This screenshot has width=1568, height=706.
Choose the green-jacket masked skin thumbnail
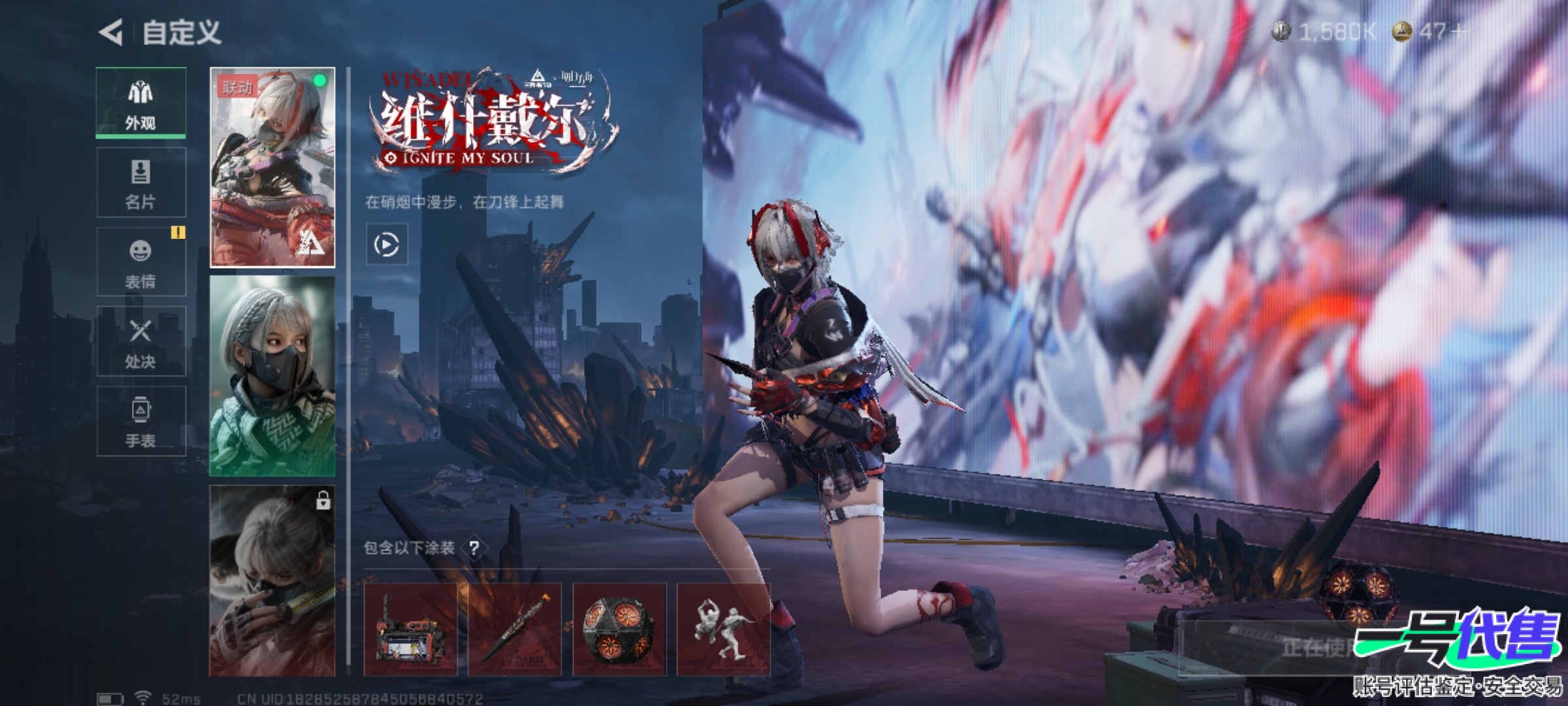[272, 376]
